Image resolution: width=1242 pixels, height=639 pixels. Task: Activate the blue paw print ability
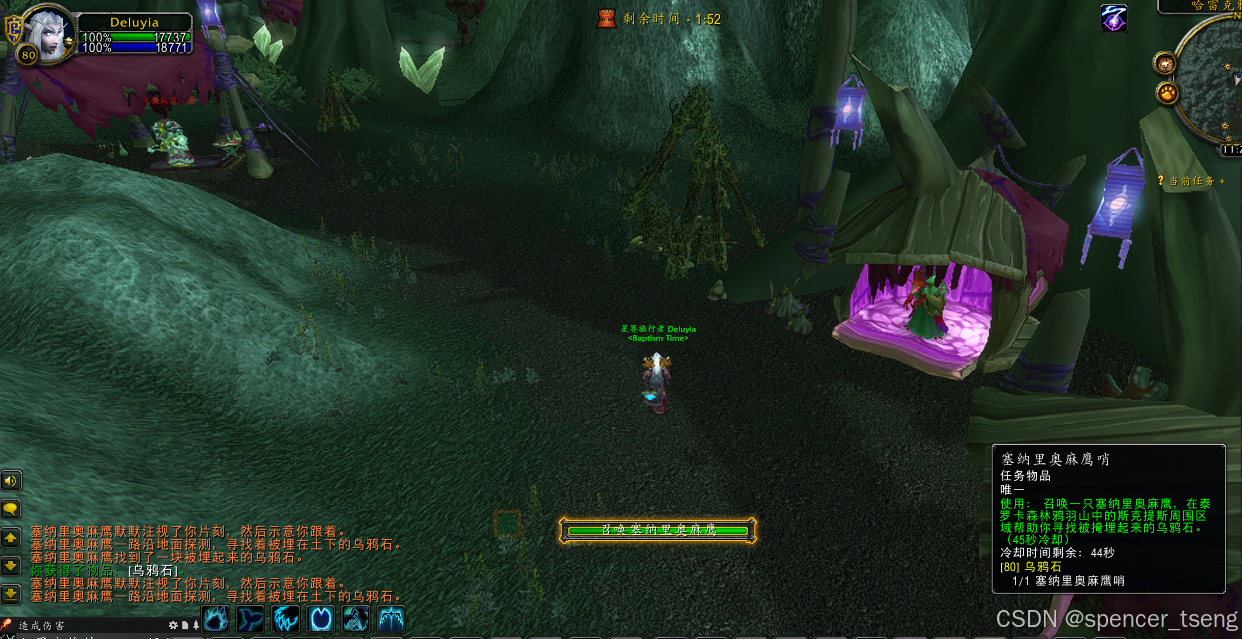point(216,618)
